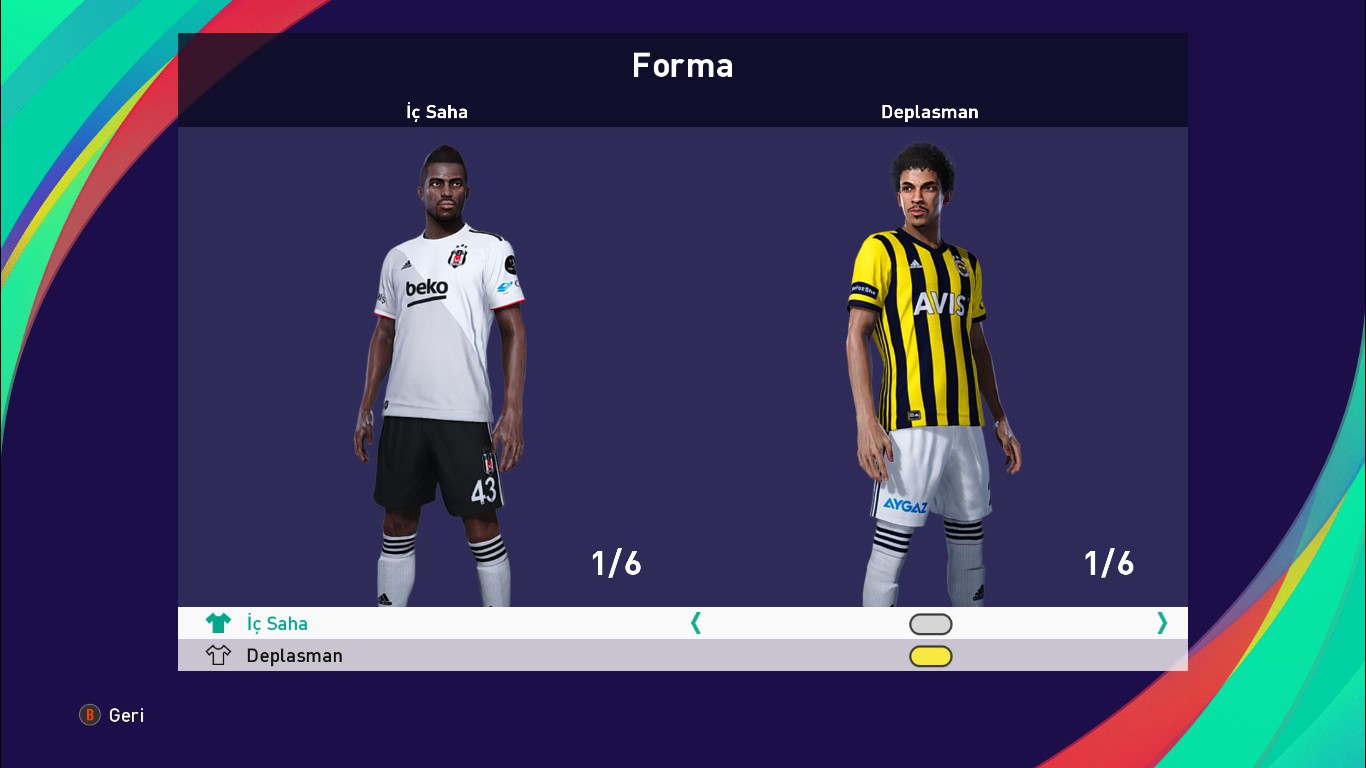This screenshot has width=1366, height=768.
Task: Click the Forma screen title
Action: tap(683, 65)
